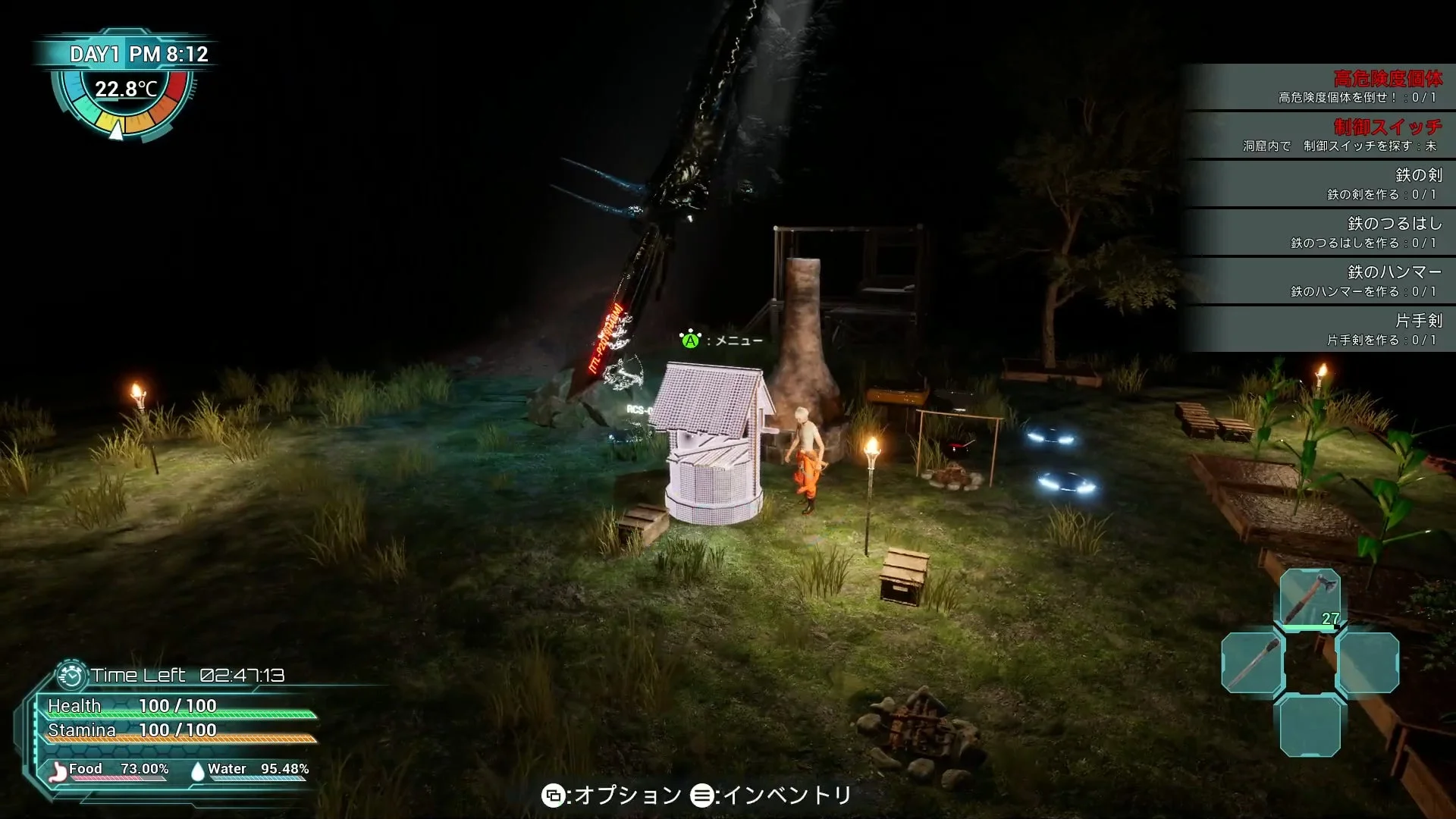Expand the 鉄のつるはし quest details
The width and height of the screenshot is (1456, 819).
(x=1357, y=233)
